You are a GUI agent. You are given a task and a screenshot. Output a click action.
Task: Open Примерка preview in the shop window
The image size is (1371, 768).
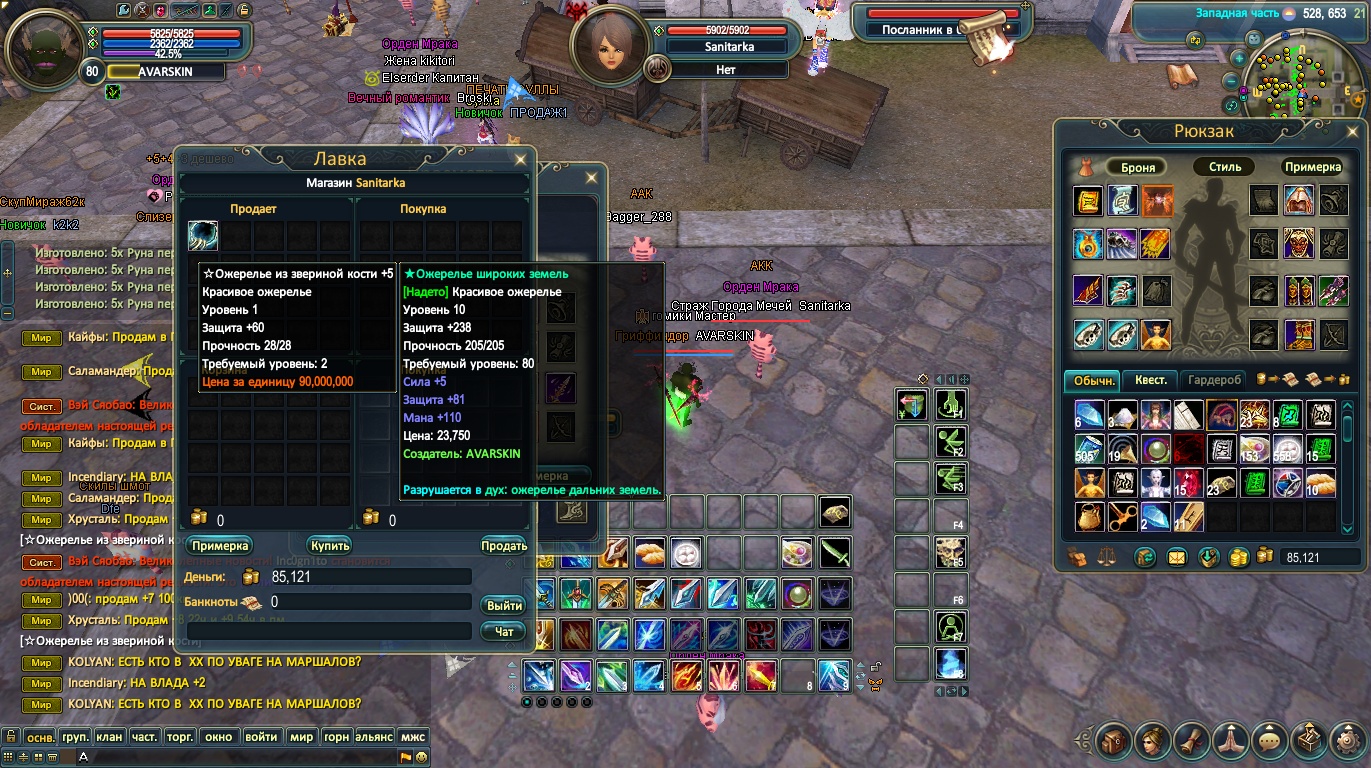[x=219, y=546]
